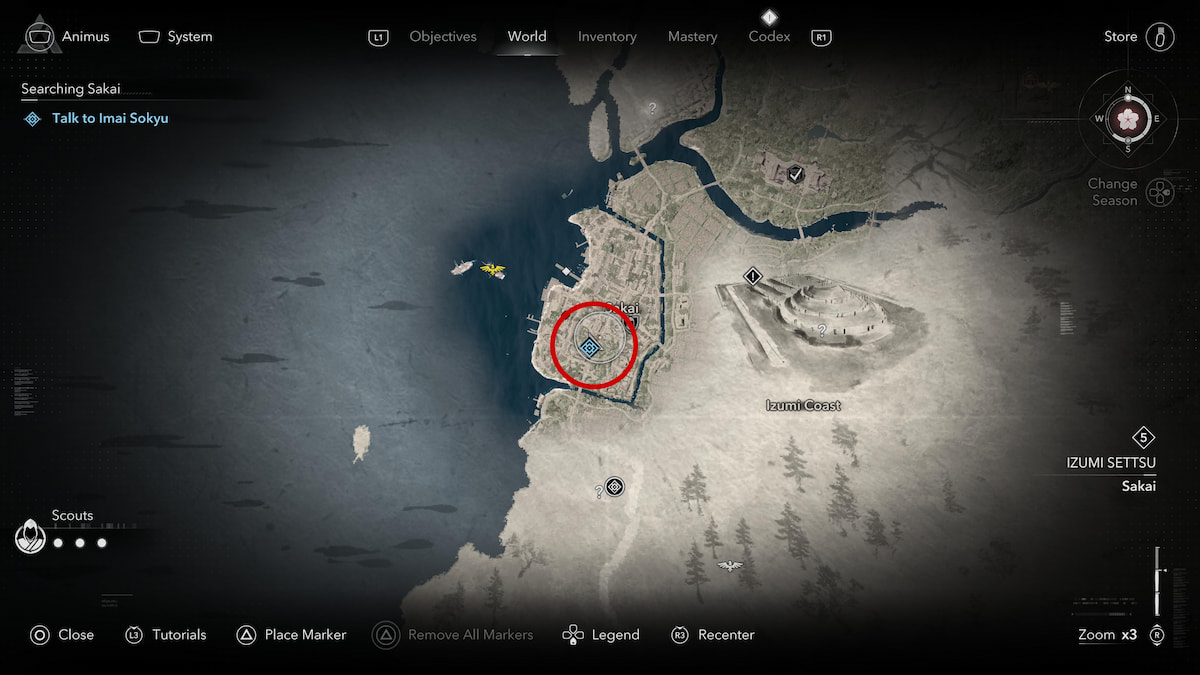Click the yellow ship marker at sea
This screenshot has width=1200, height=675.
pos(492,269)
